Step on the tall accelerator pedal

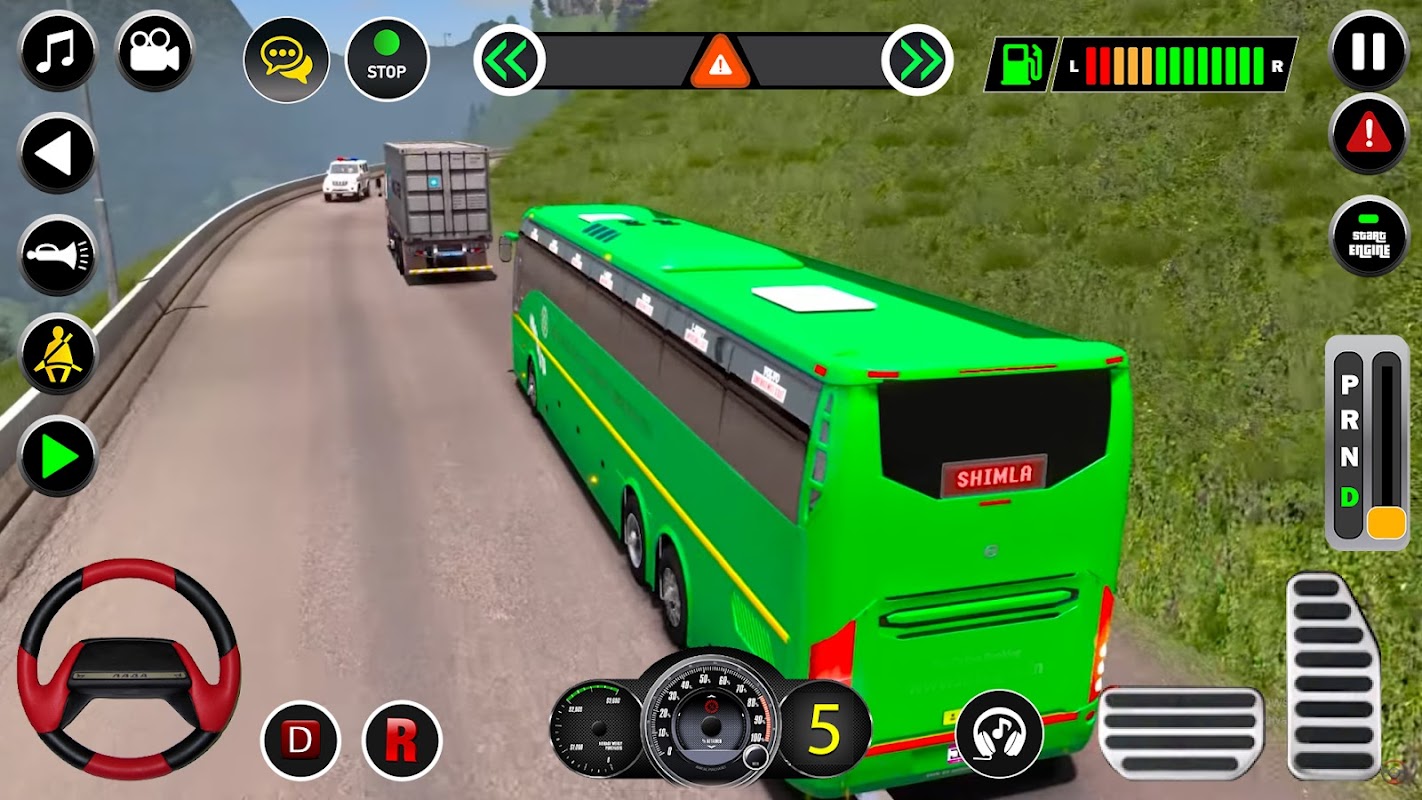click(x=1334, y=675)
